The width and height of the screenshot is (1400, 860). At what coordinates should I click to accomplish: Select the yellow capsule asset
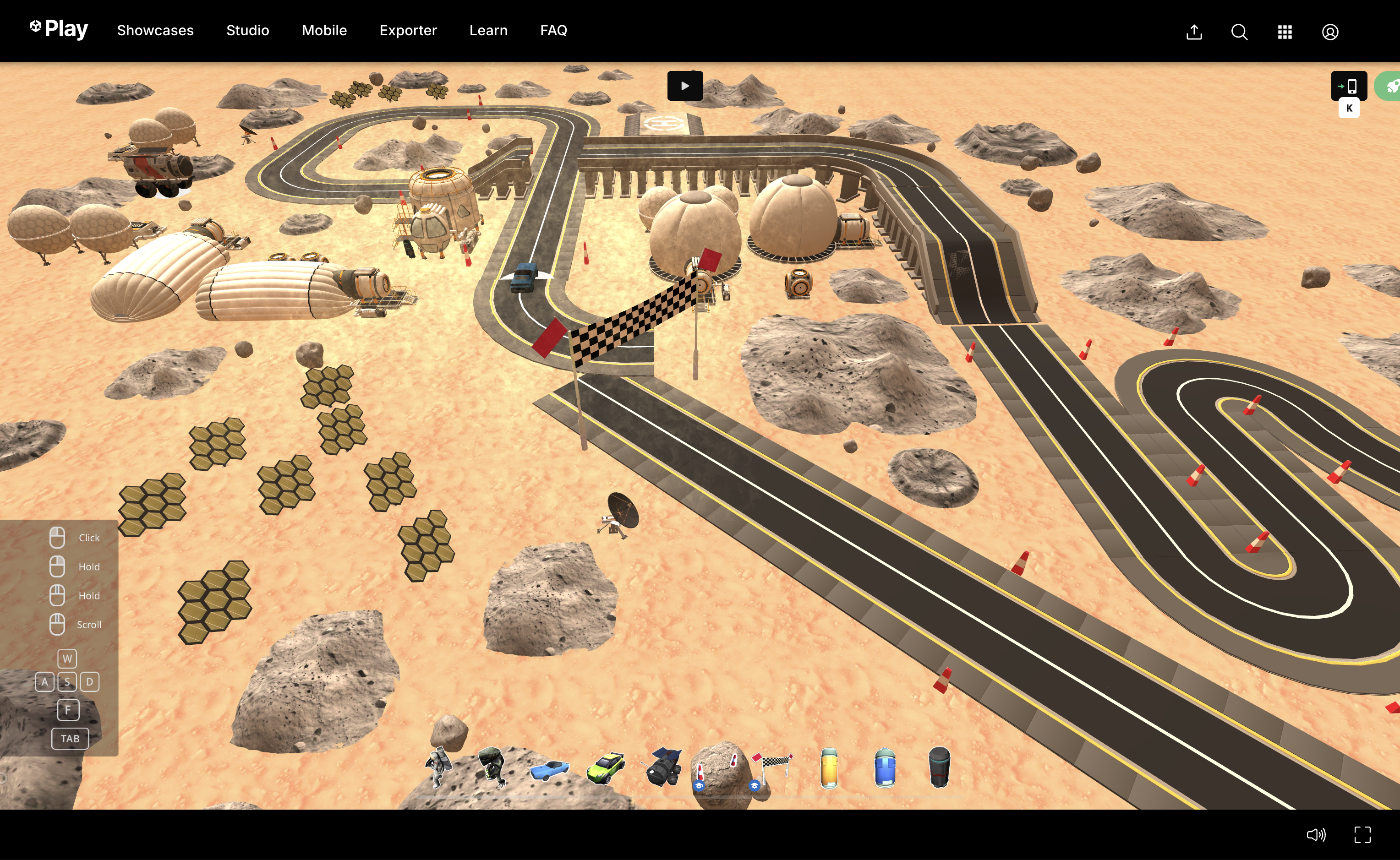point(829,768)
